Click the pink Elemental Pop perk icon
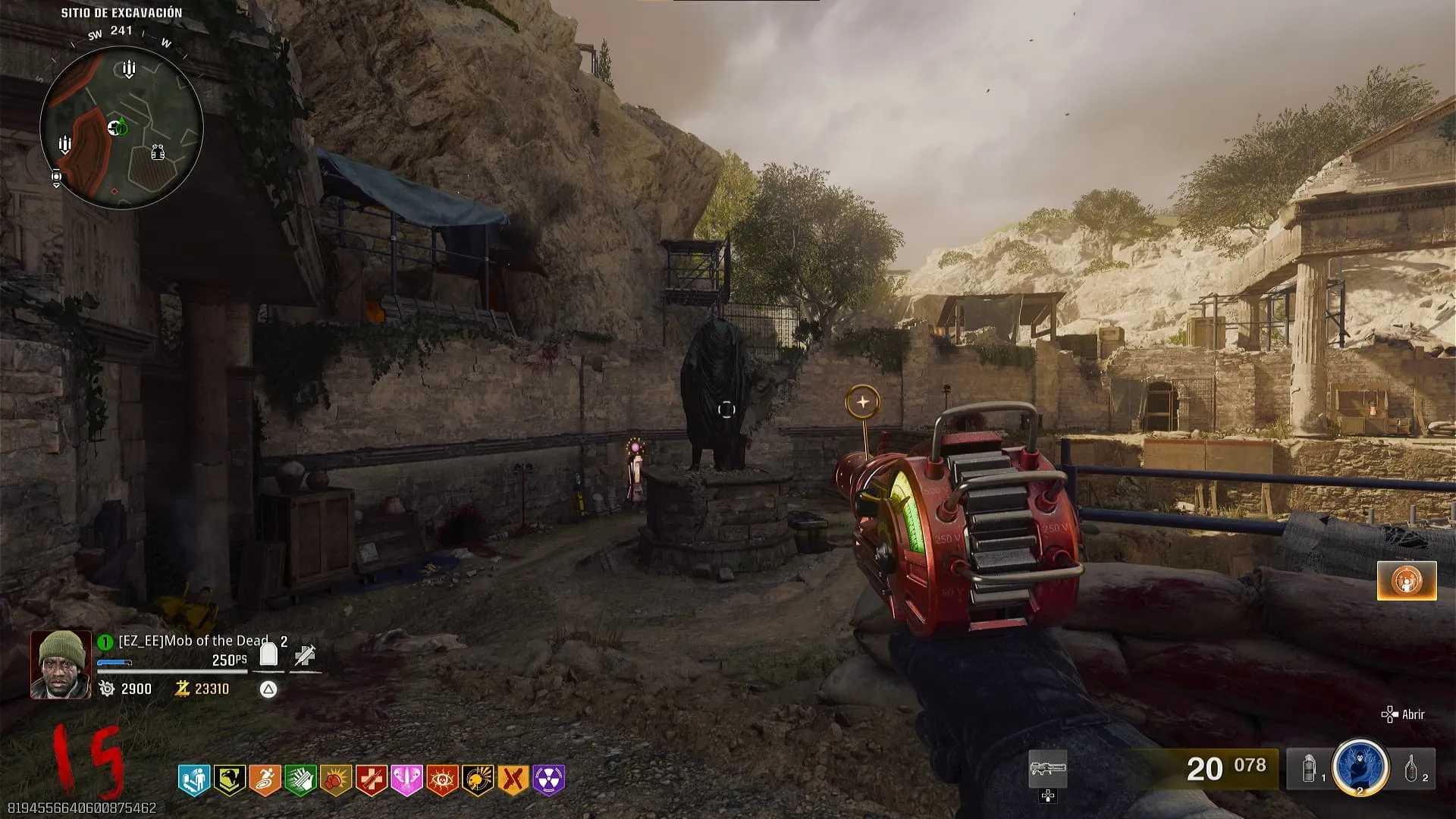Viewport: 1456px width, 819px height. point(406,780)
